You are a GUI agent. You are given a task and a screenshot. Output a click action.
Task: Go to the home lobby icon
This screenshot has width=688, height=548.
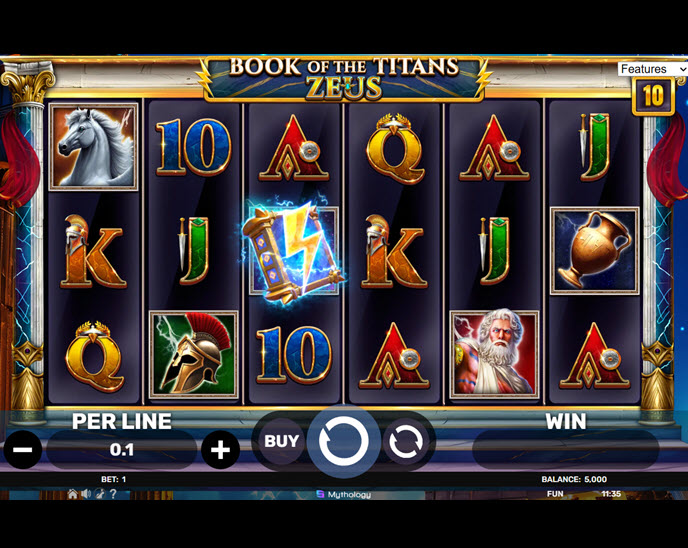(72, 494)
